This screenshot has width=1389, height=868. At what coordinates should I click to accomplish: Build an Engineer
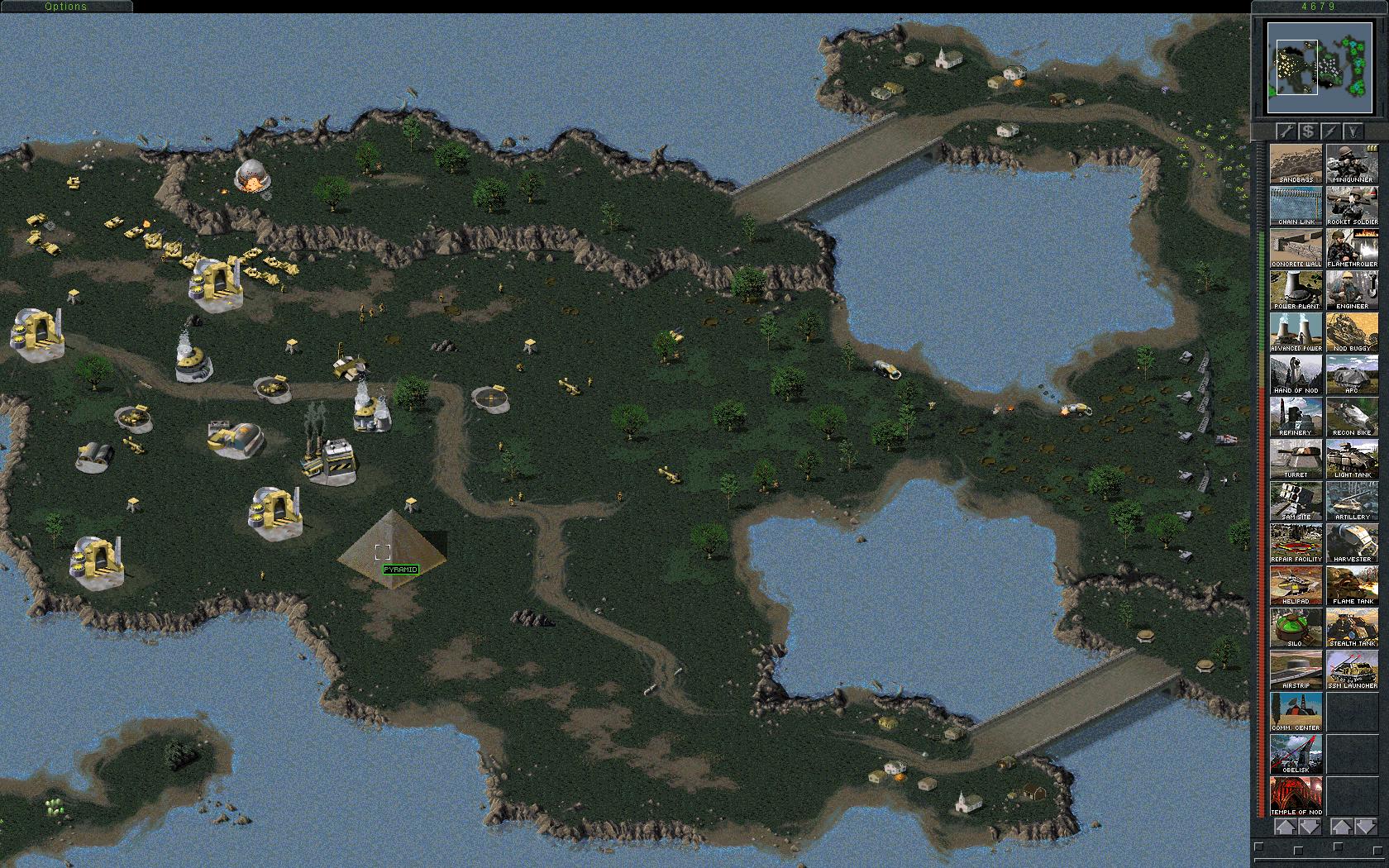(x=1351, y=291)
